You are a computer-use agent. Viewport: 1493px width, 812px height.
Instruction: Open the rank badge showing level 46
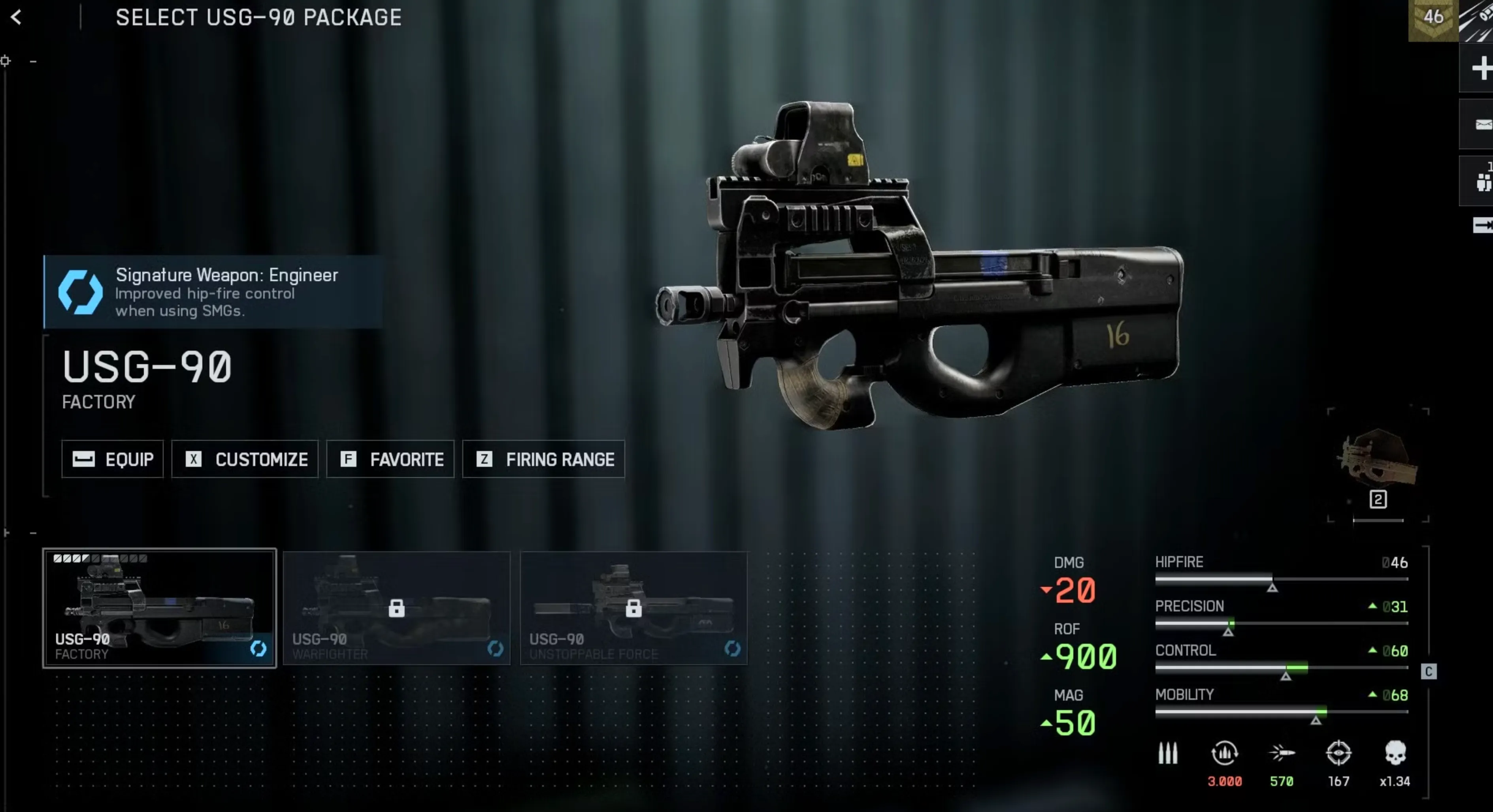click(x=1432, y=19)
